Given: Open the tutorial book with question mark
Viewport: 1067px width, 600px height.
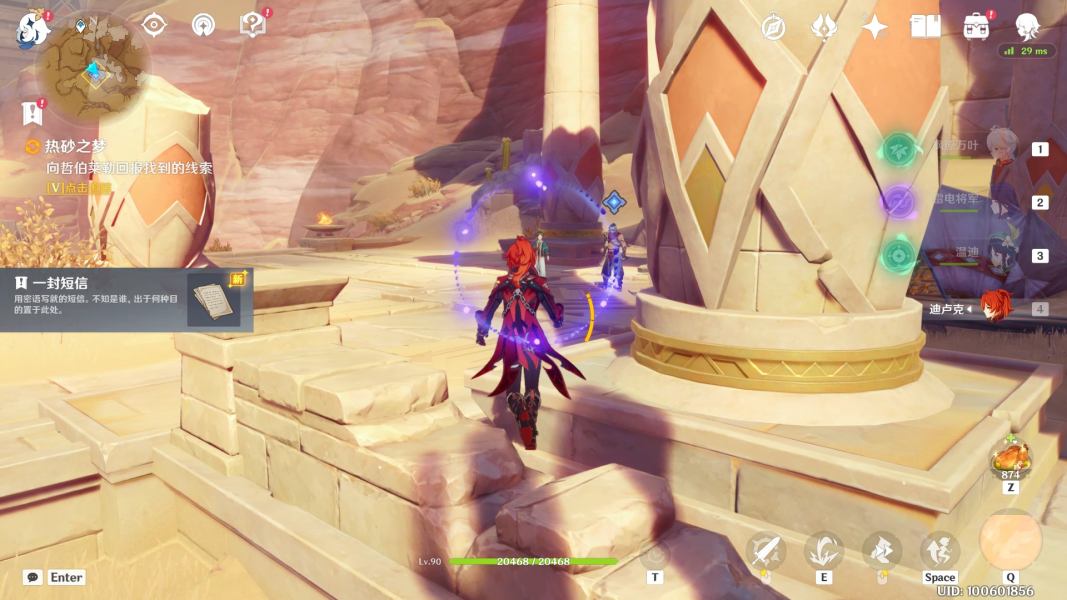Looking at the screenshot, I should pyautogui.click(x=253, y=25).
